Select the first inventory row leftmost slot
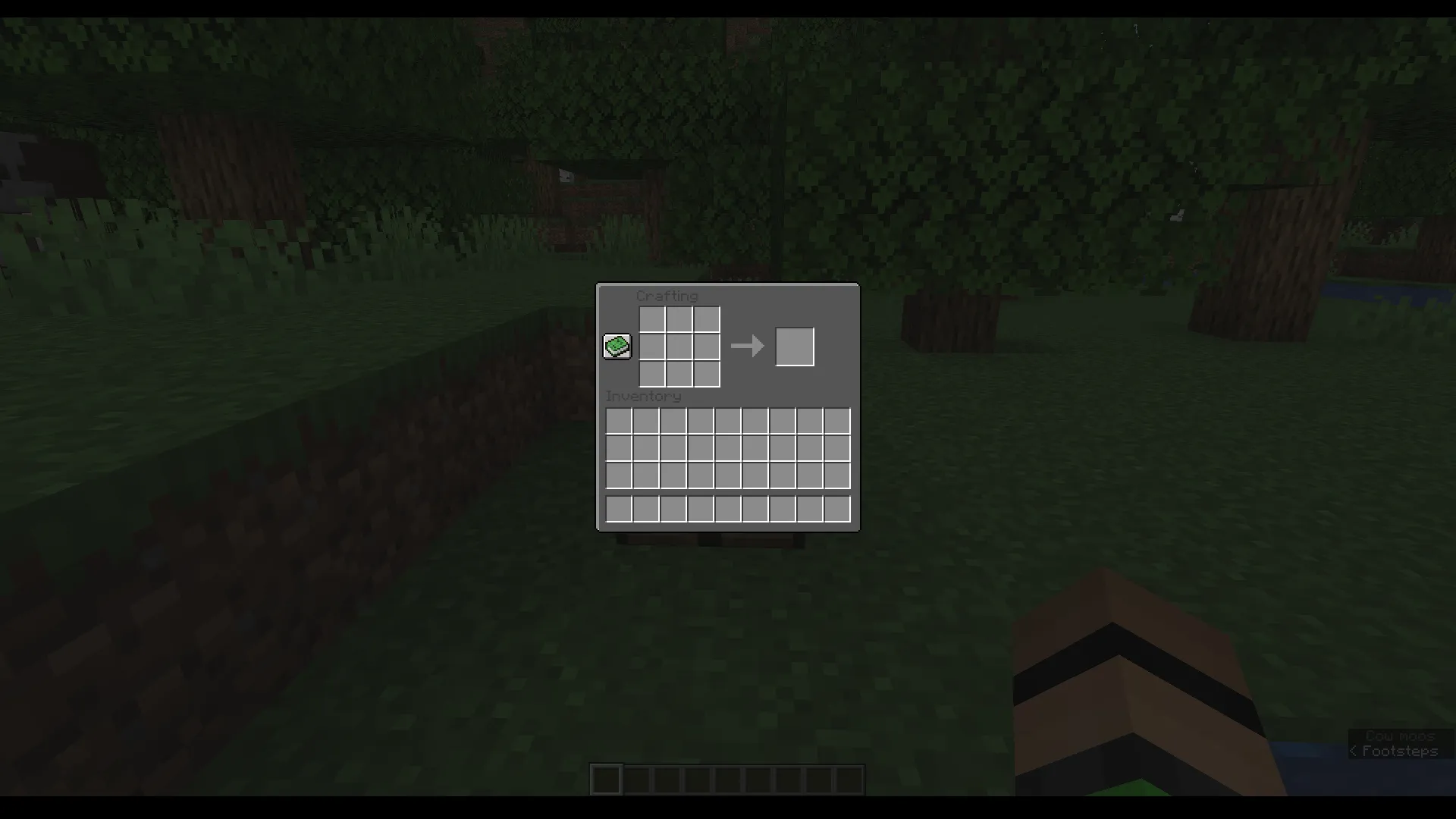1456x819 pixels. pos(618,421)
